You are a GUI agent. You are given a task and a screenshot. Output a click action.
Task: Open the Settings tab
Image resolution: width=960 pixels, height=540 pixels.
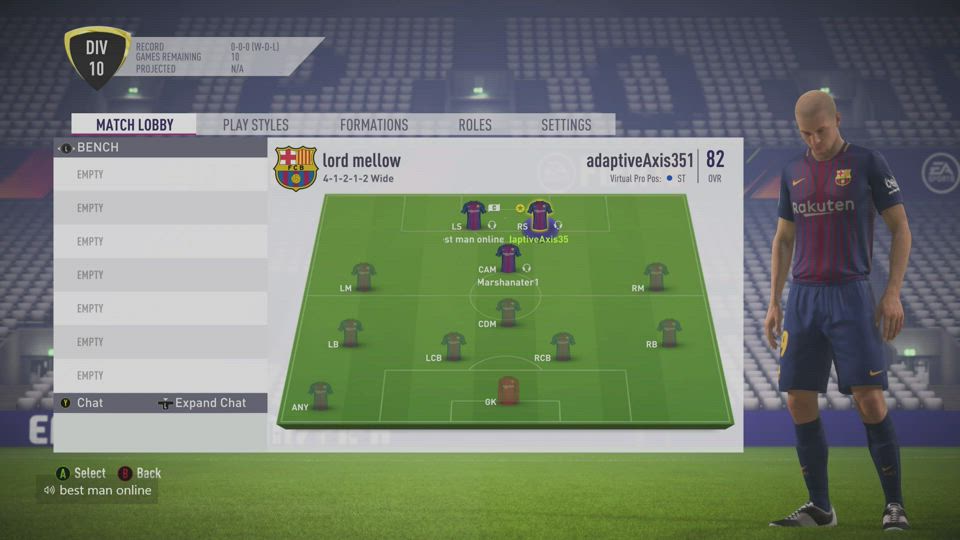point(566,125)
